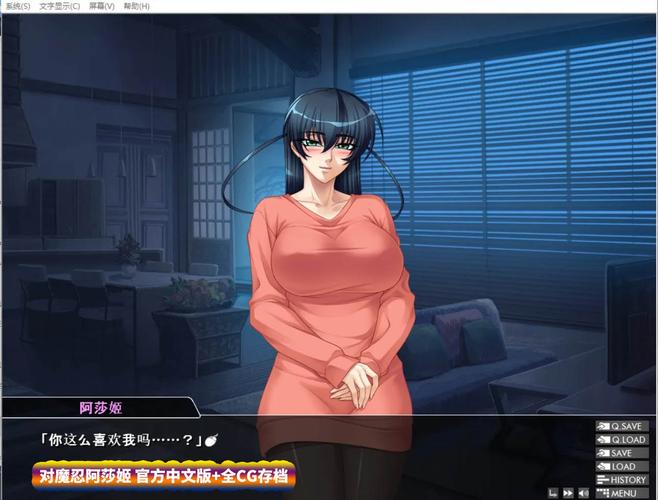Open the 屏幕(V) menu
The width and height of the screenshot is (658, 500).
[102, 6]
